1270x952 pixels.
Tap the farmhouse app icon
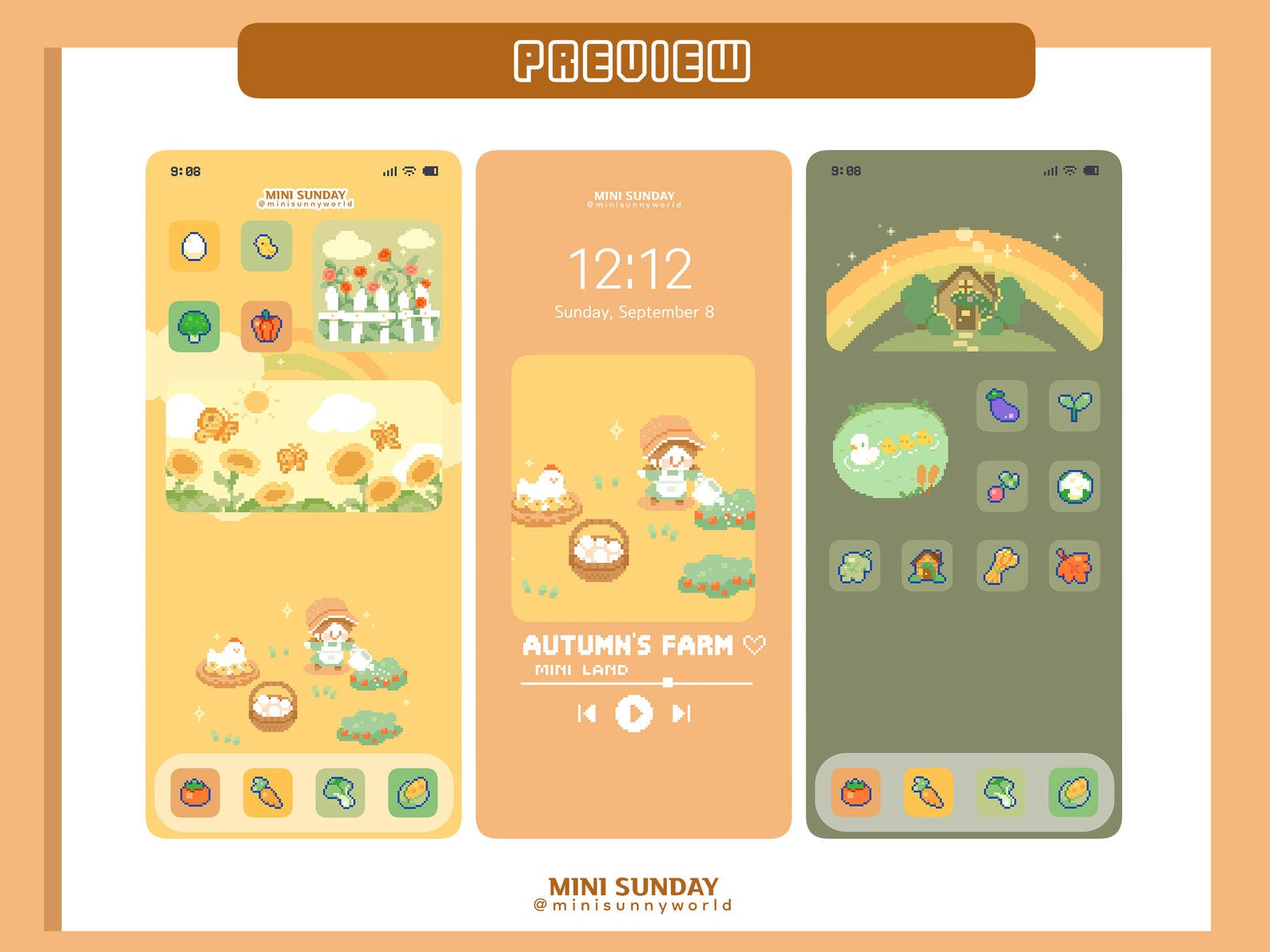[928, 566]
